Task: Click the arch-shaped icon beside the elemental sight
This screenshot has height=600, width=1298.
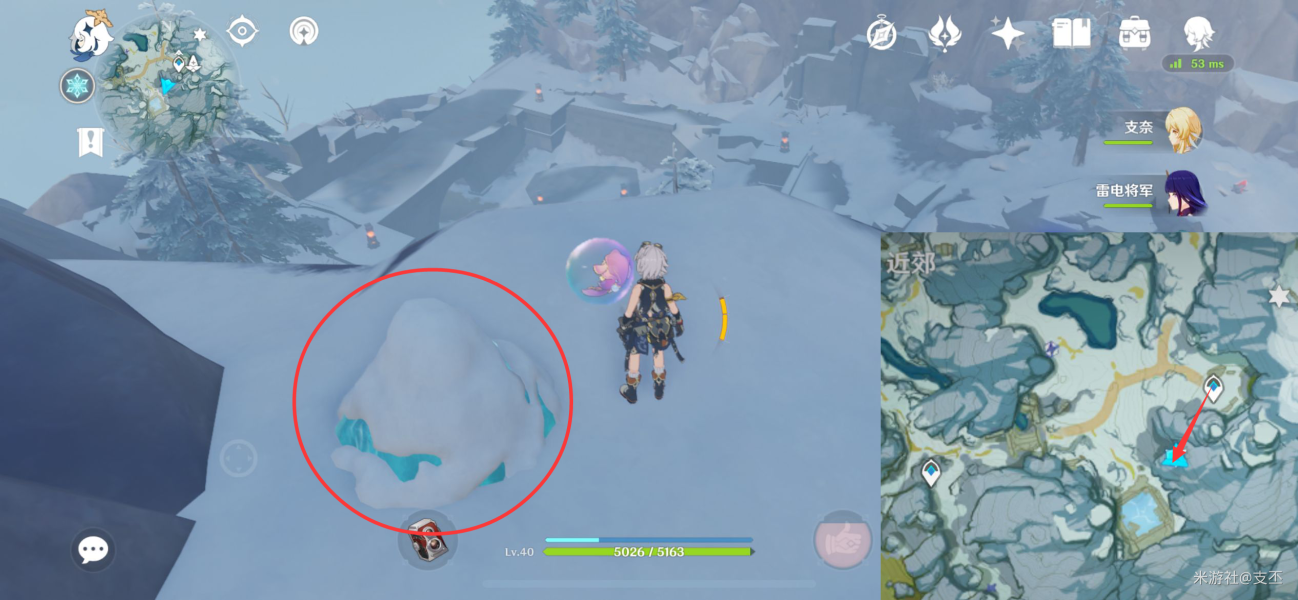Action: pyautogui.click(x=303, y=32)
